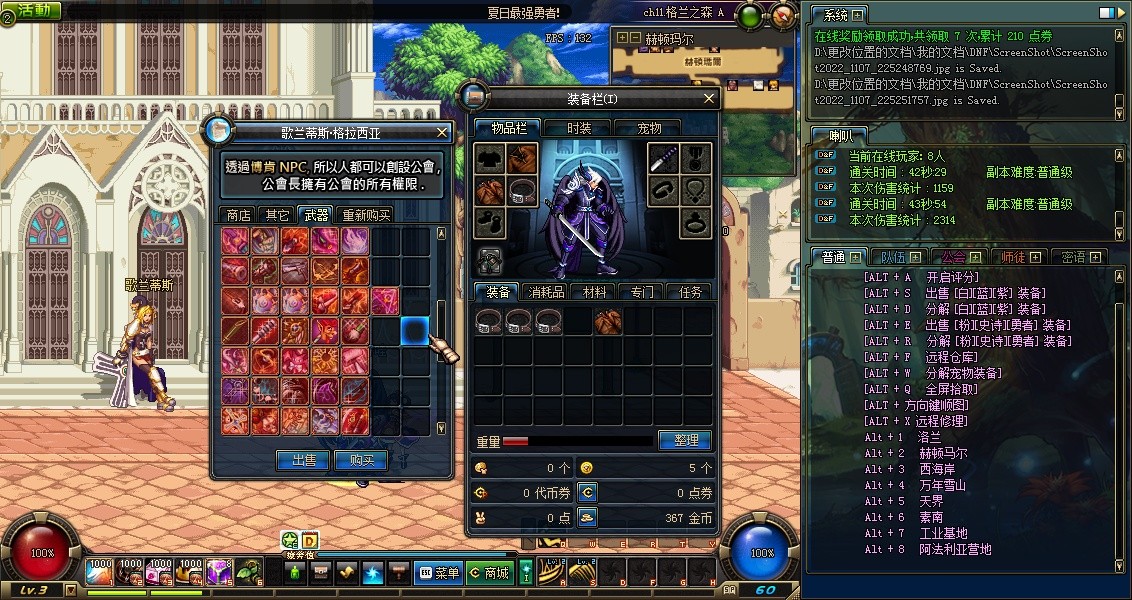Switch chat to the 队伍 party tab
Screen dimensions: 1132x600
(889, 257)
